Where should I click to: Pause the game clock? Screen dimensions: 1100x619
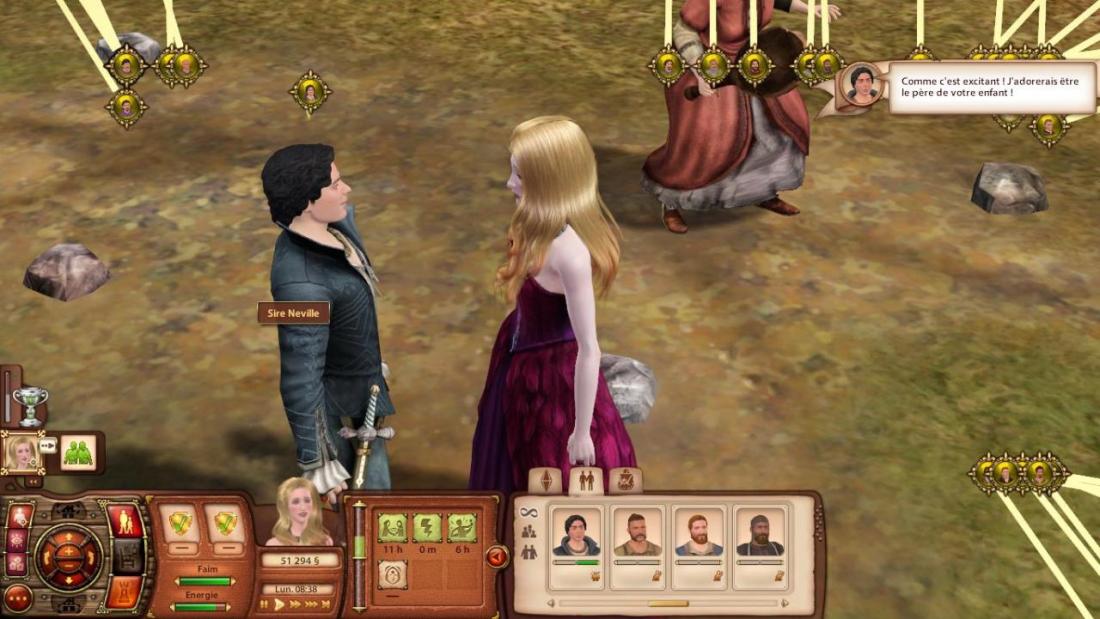(264, 604)
